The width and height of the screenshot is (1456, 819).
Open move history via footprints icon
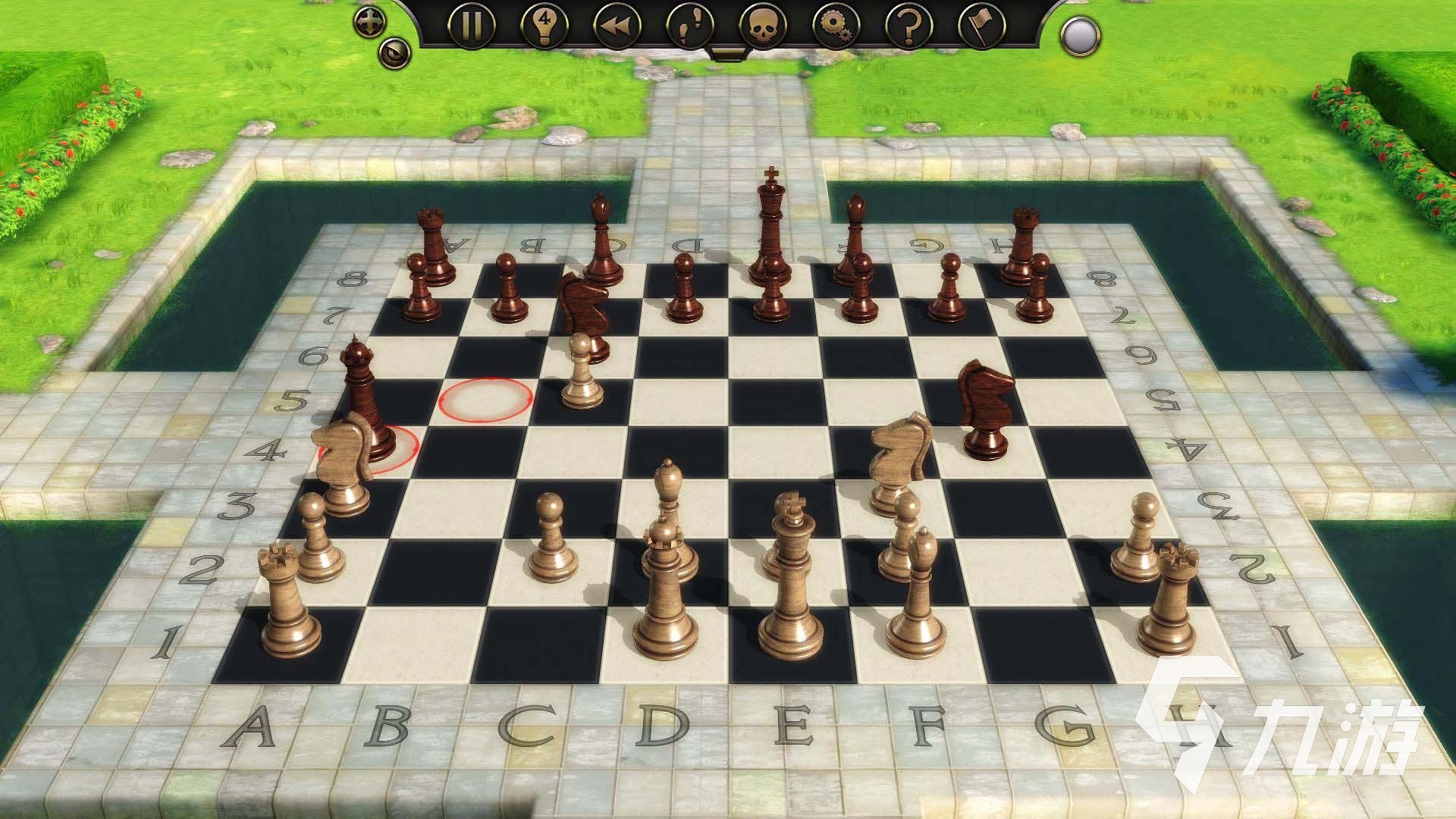coord(689,24)
